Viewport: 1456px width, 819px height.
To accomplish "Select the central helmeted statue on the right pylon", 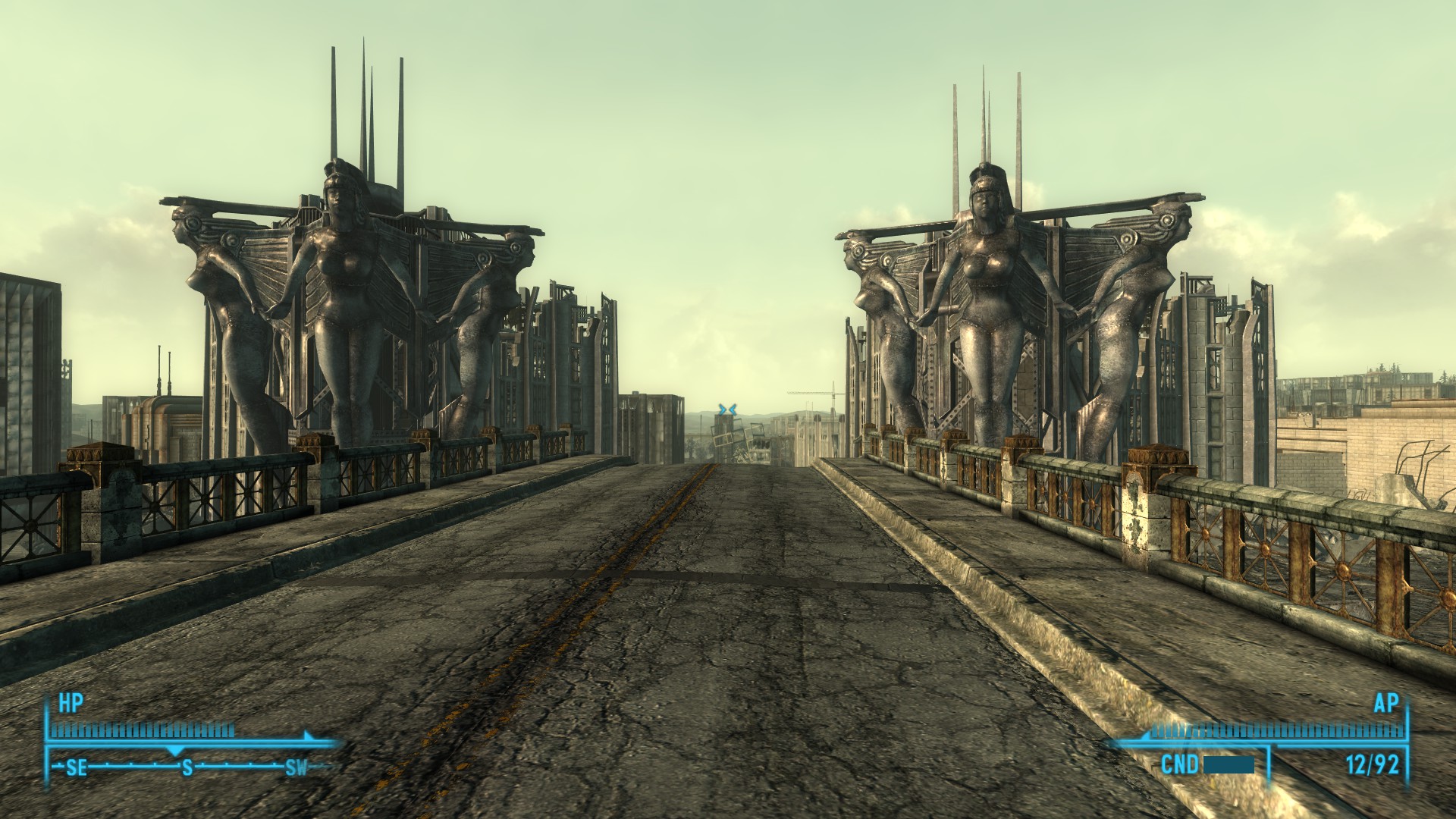I will [x=986, y=281].
